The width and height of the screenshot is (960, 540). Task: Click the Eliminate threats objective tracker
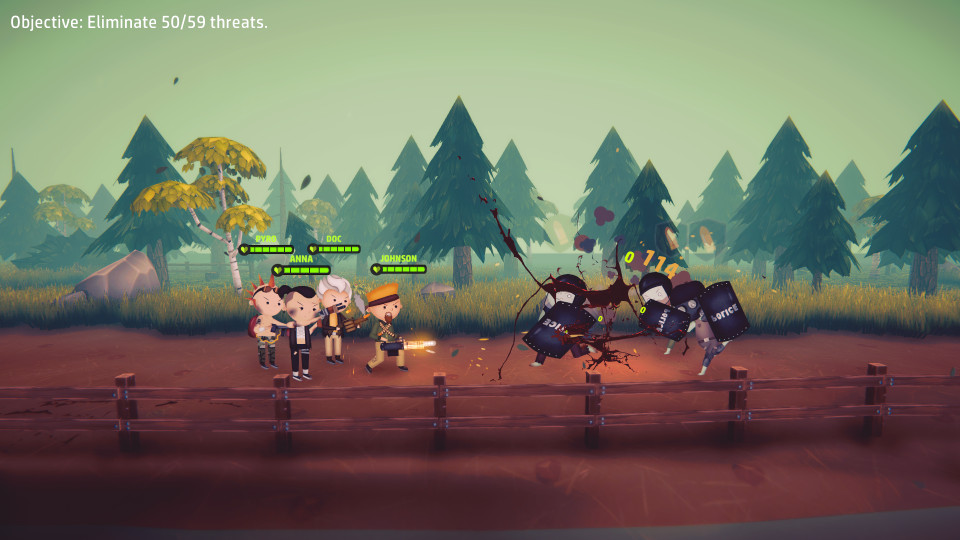pyautogui.click(x=139, y=22)
